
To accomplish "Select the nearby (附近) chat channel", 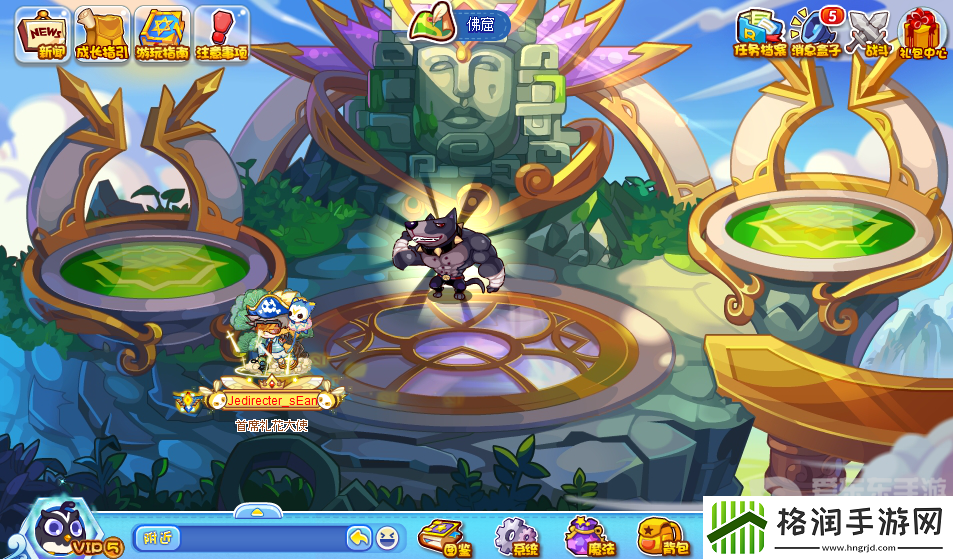I will [155, 537].
